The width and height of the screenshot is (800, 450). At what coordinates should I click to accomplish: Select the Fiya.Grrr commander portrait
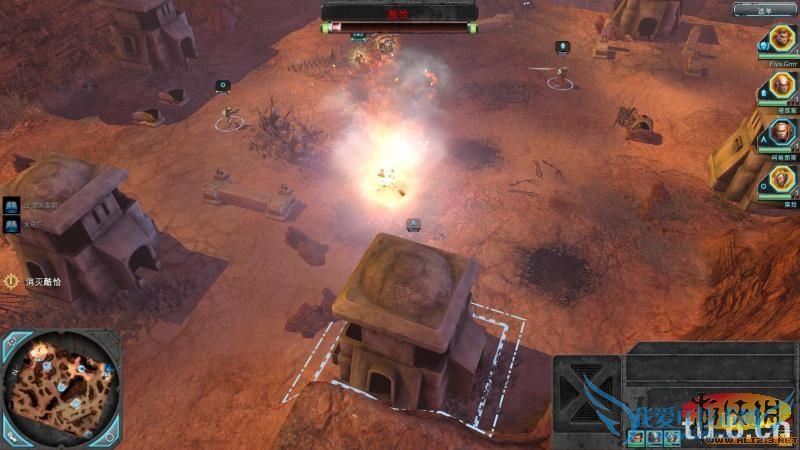point(781,40)
